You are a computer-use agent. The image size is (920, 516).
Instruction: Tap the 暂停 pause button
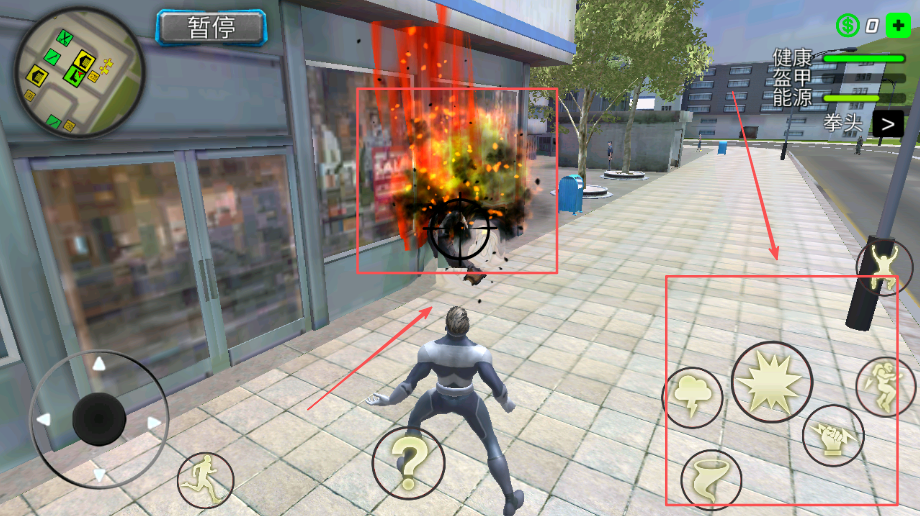click(211, 27)
